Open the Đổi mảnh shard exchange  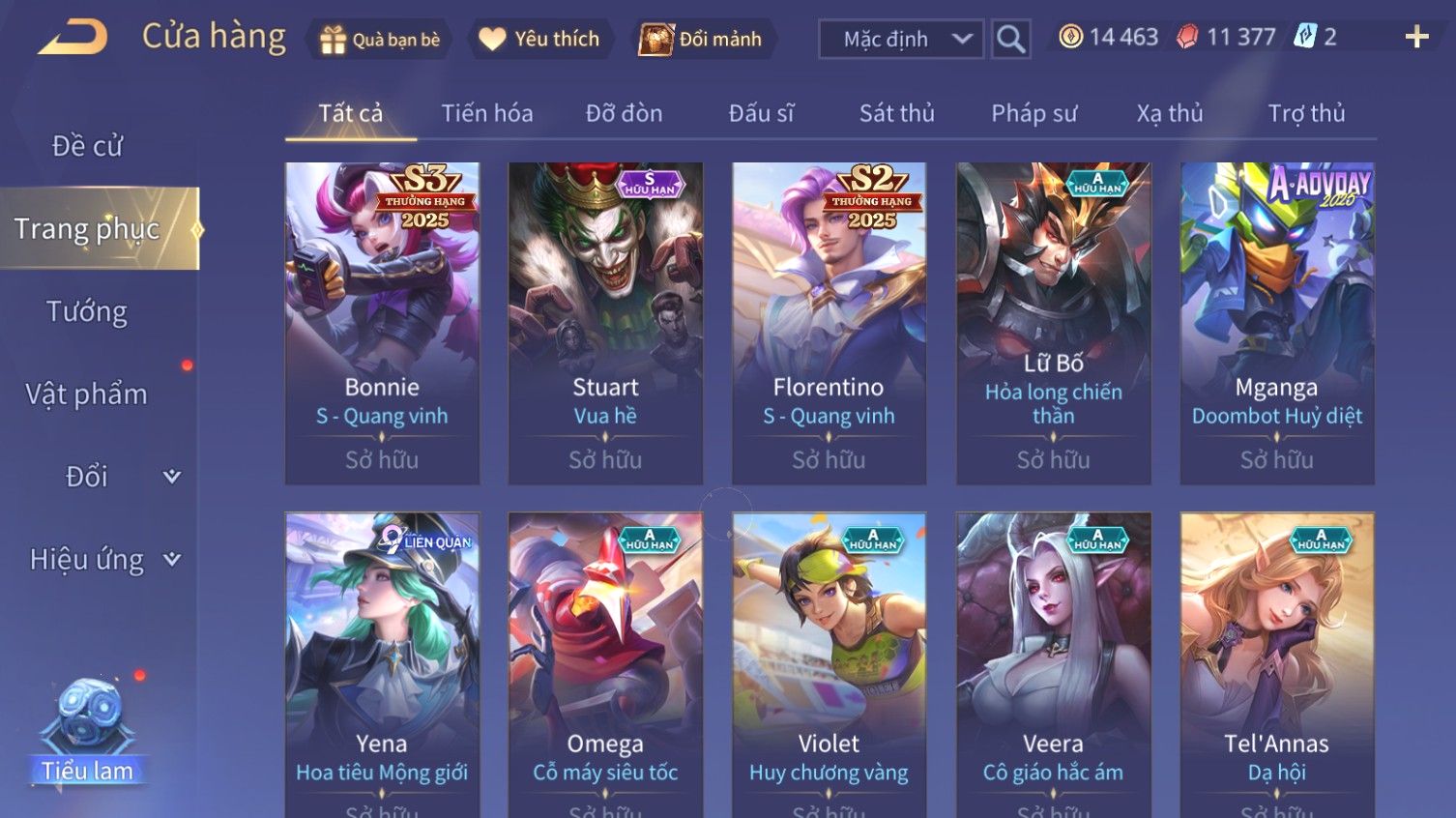tap(702, 40)
